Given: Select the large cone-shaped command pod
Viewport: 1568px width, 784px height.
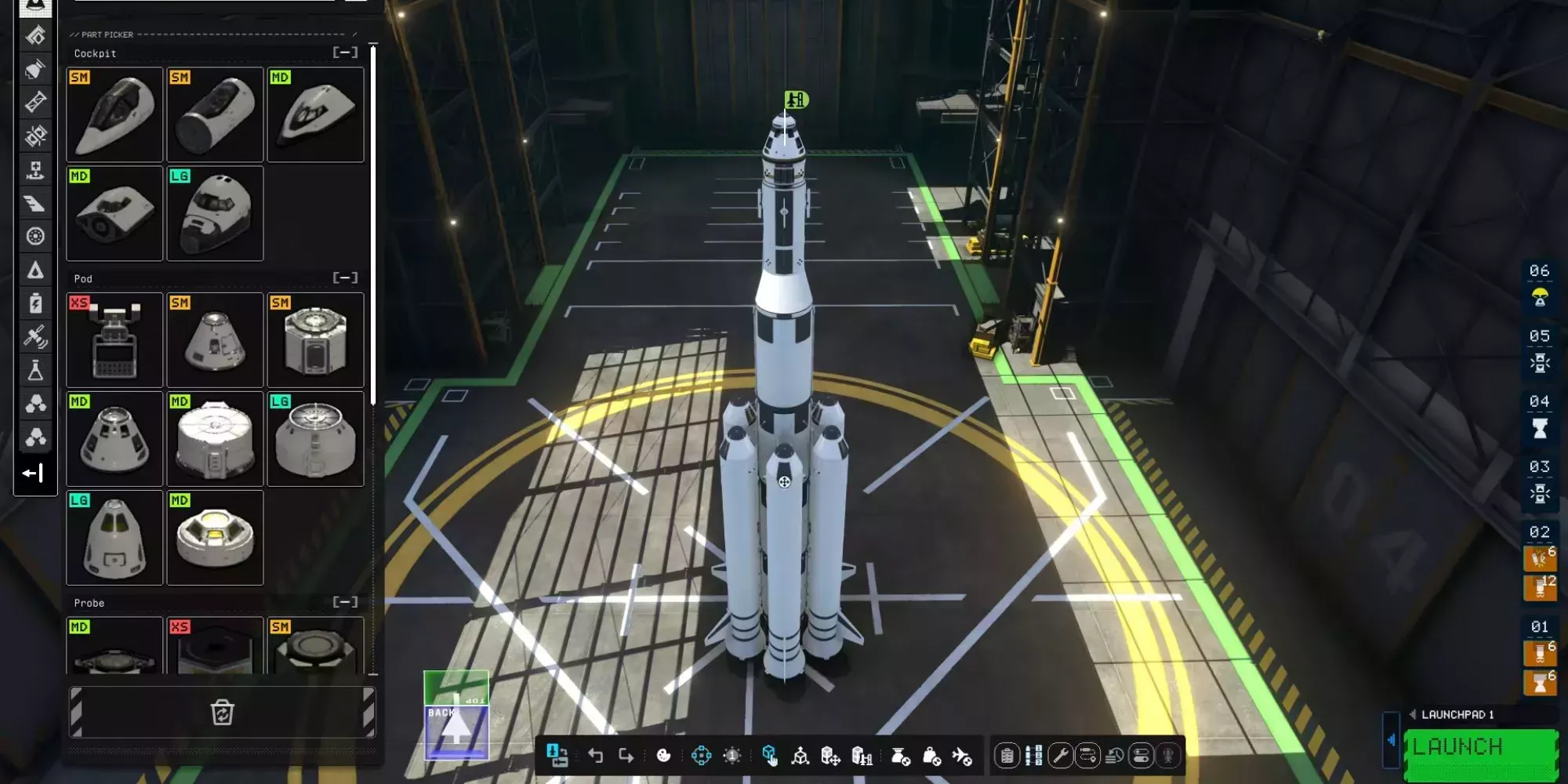Looking at the screenshot, I should pos(114,538).
